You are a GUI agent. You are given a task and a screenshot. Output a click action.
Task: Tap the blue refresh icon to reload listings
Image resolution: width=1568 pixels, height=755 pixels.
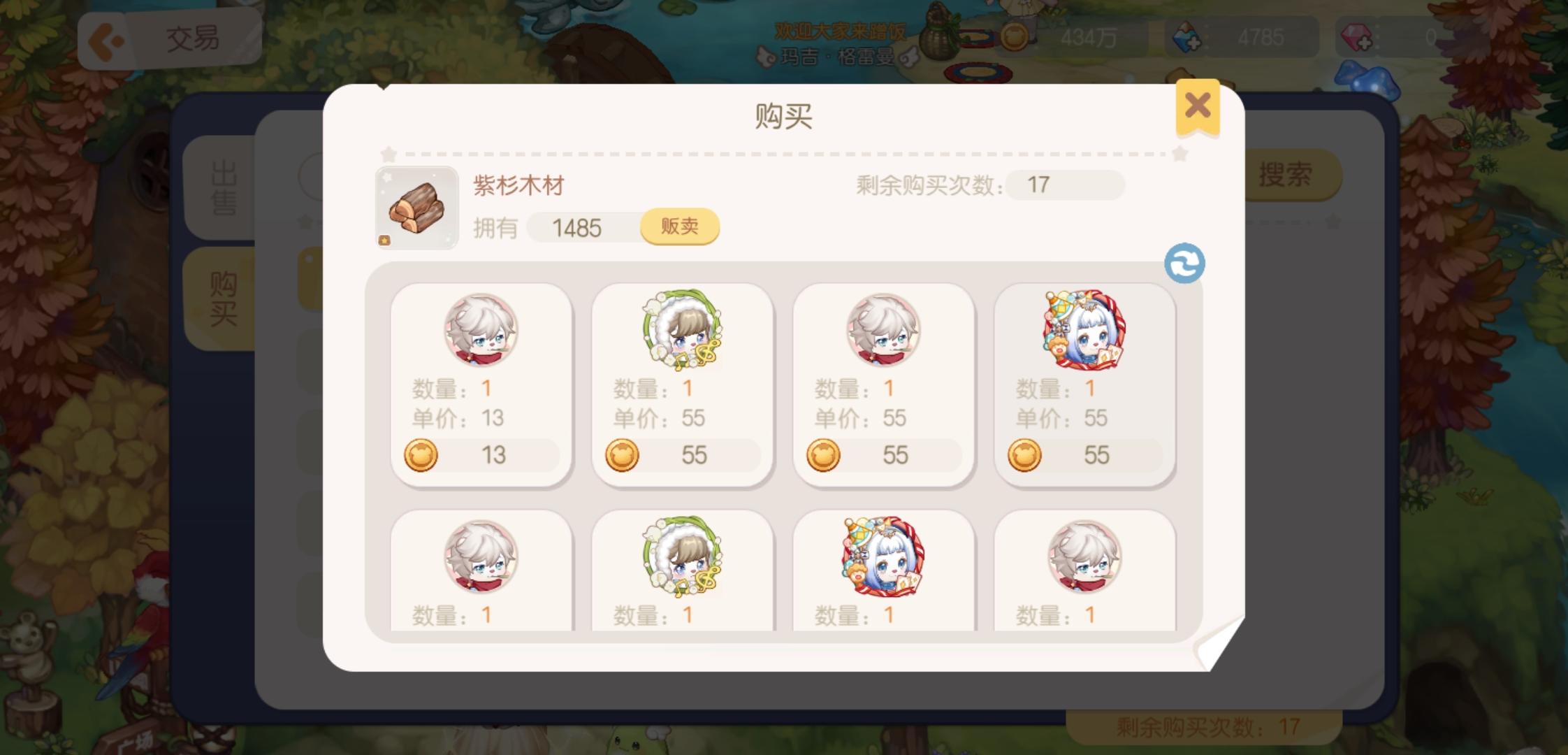[1186, 263]
